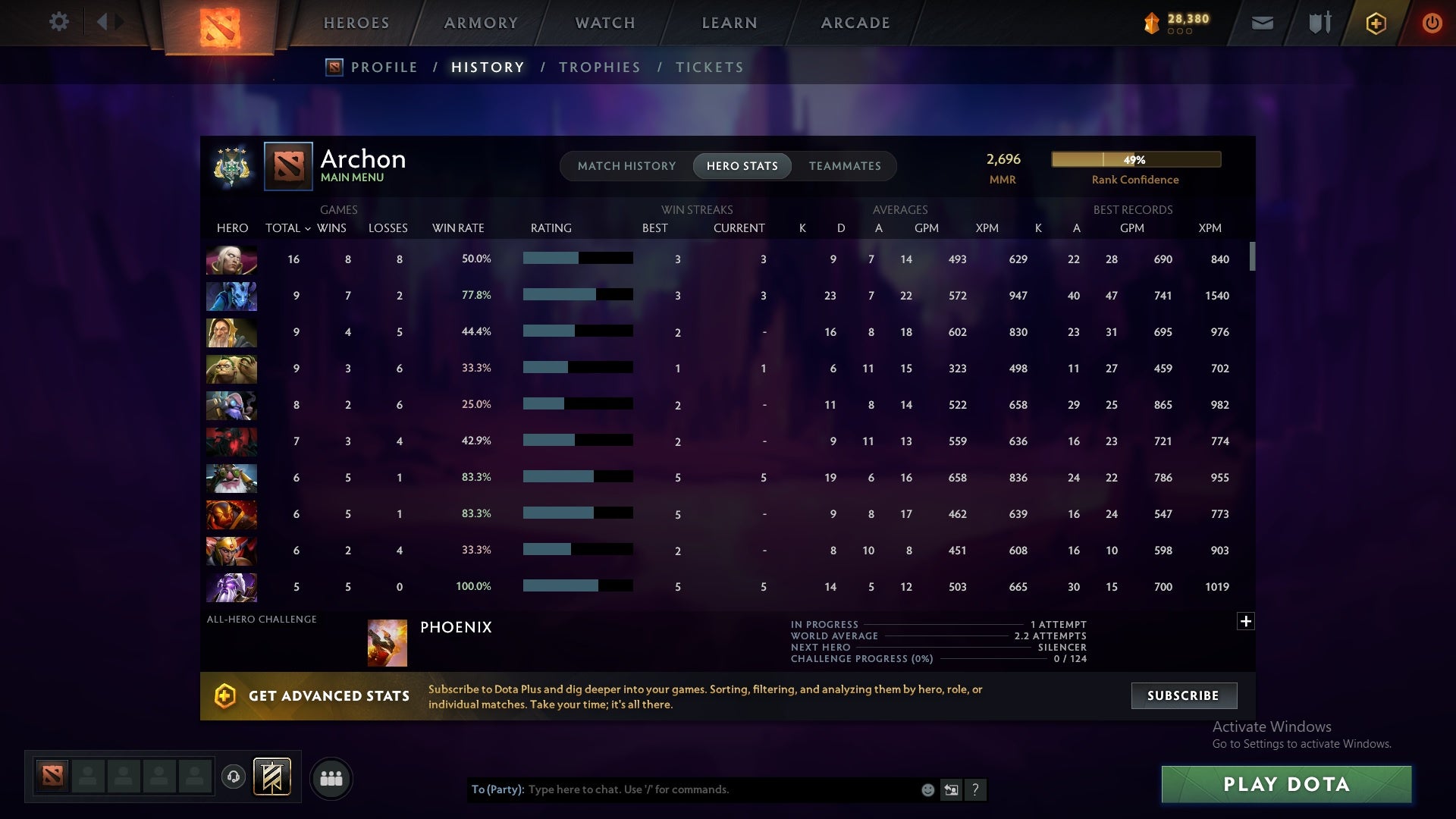The image size is (1456, 819).
Task: Click the Rank Confidence progress bar
Action: click(1135, 159)
